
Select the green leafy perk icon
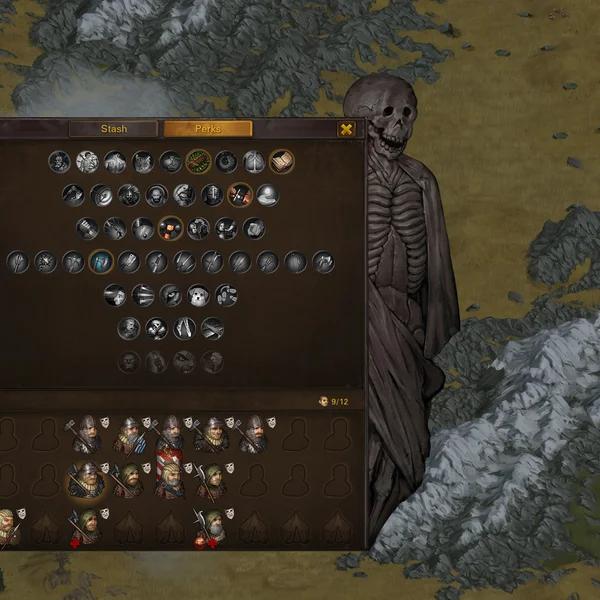pyautogui.click(x=198, y=161)
